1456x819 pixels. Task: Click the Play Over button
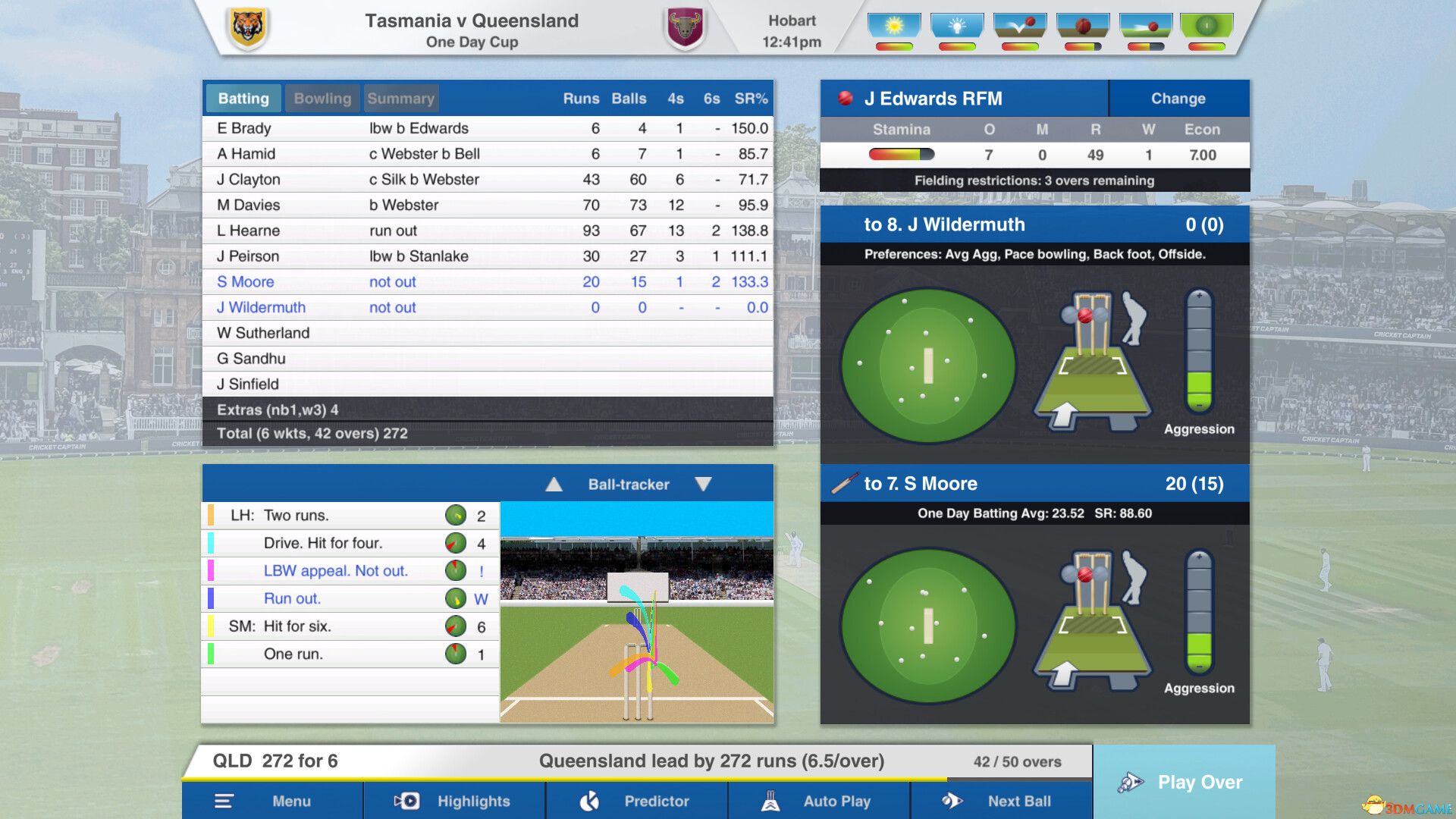(1185, 782)
